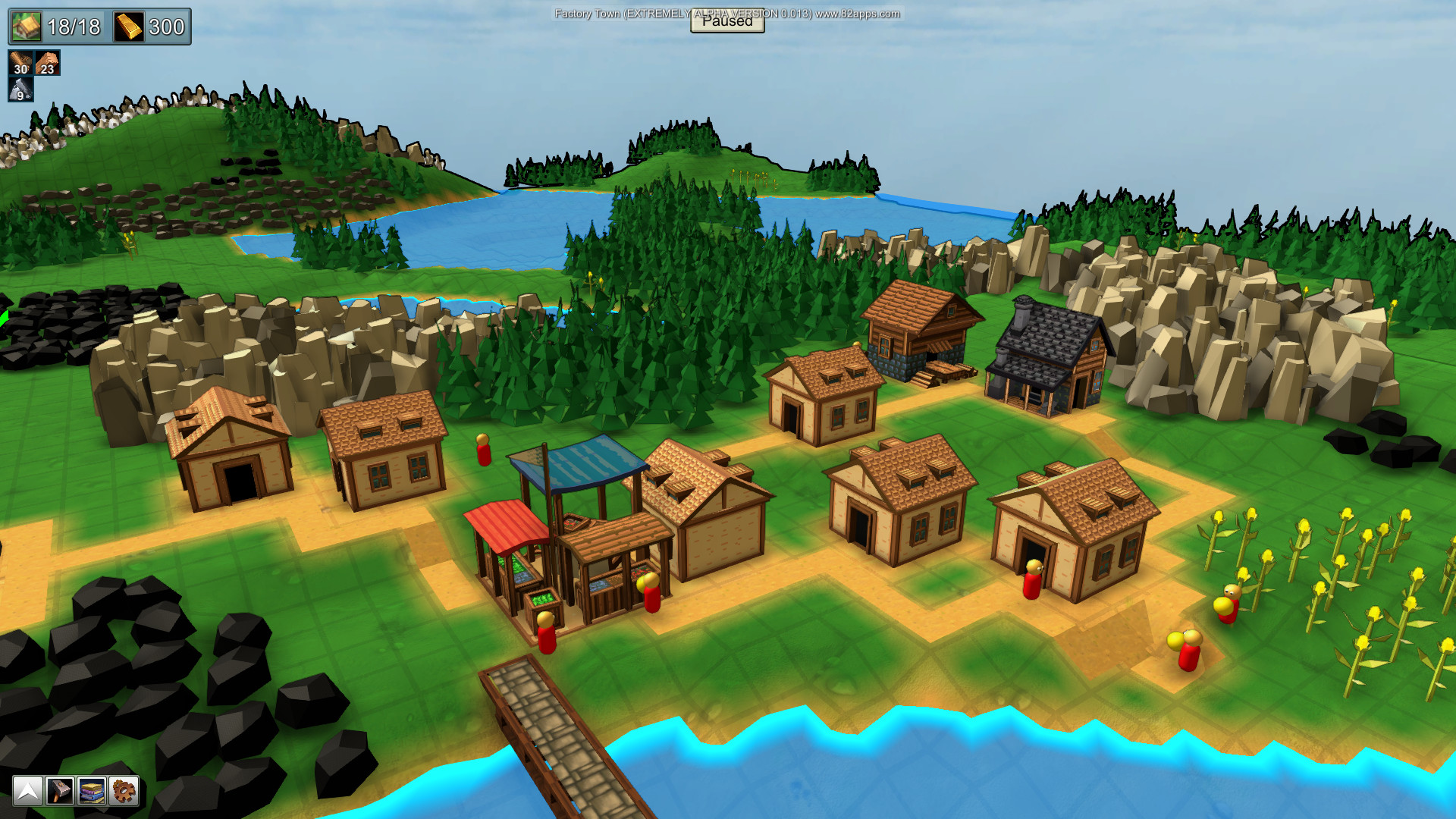Viewport: 1456px width, 819px height.
Task: Click the gold ingot currency icon
Action: 129,27
